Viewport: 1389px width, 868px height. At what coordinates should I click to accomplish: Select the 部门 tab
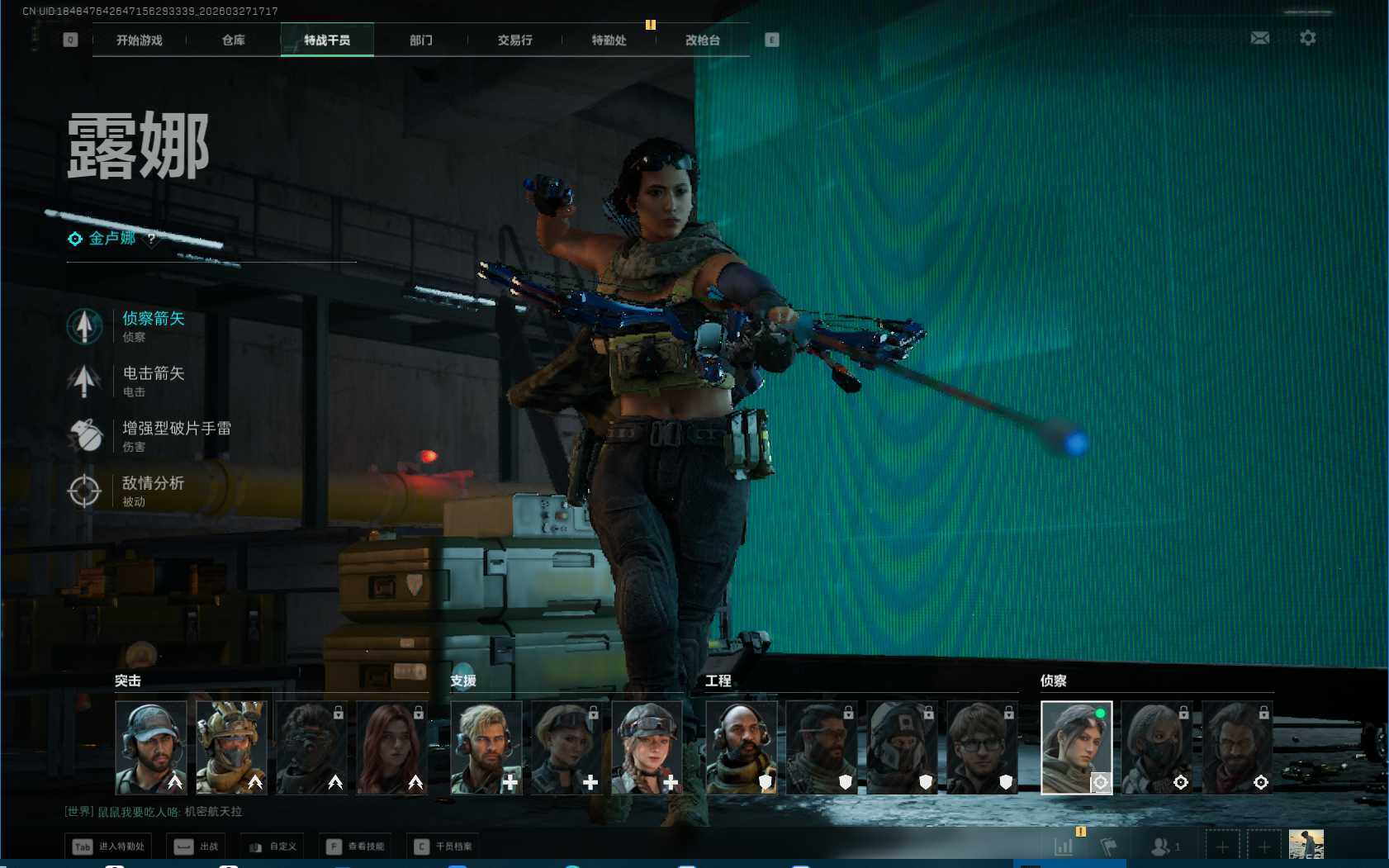pyautogui.click(x=420, y=40)
